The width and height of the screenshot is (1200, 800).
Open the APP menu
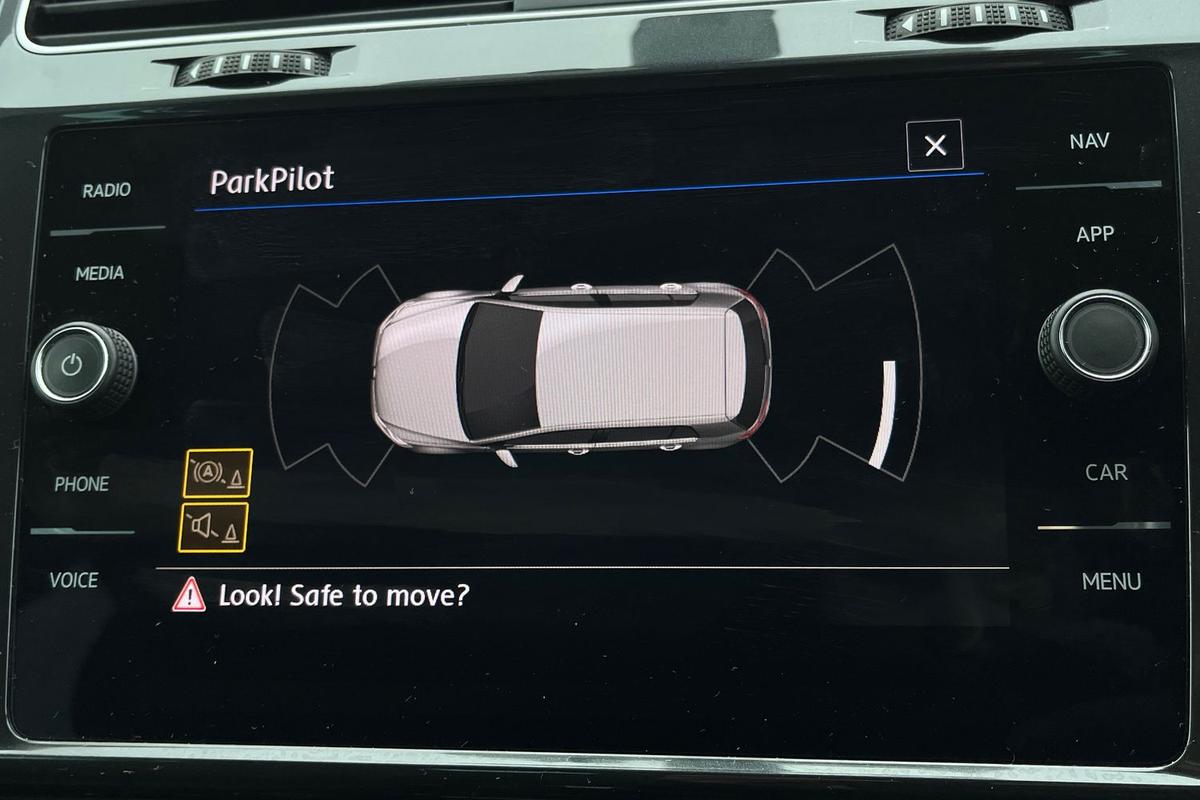1095,234
